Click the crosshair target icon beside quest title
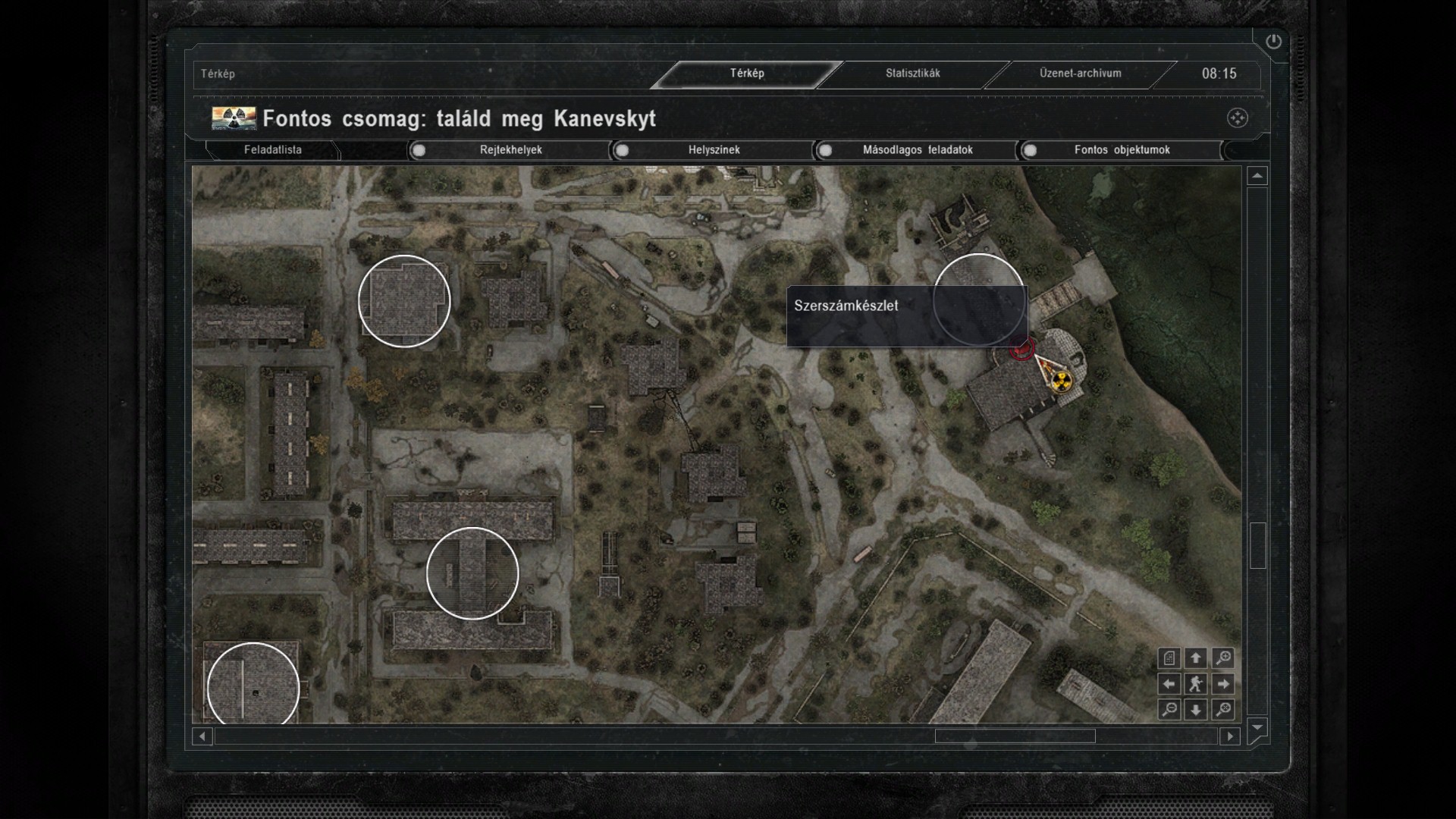The image size is (1456, 819). [1237, 118]
